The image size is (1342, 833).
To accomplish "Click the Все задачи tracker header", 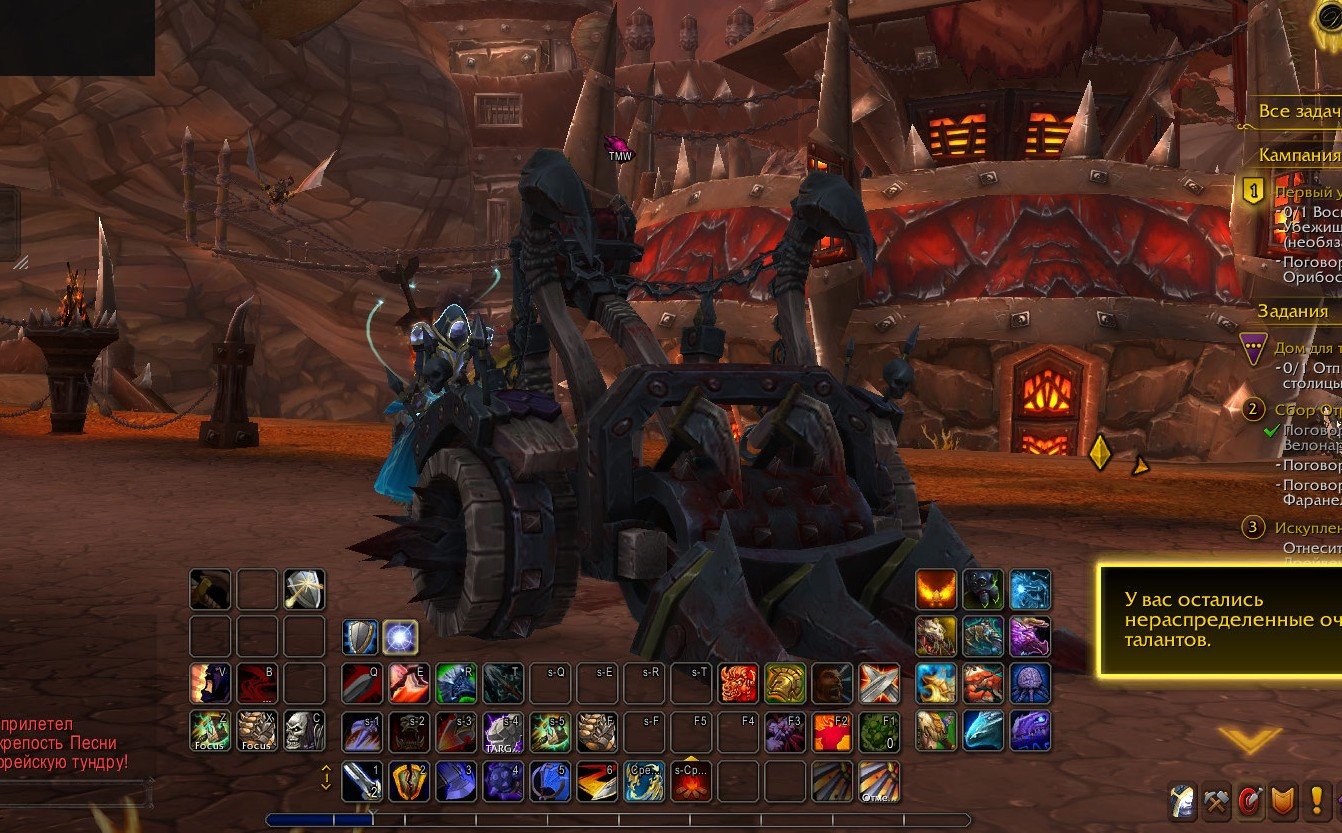I will [1300, 110].
